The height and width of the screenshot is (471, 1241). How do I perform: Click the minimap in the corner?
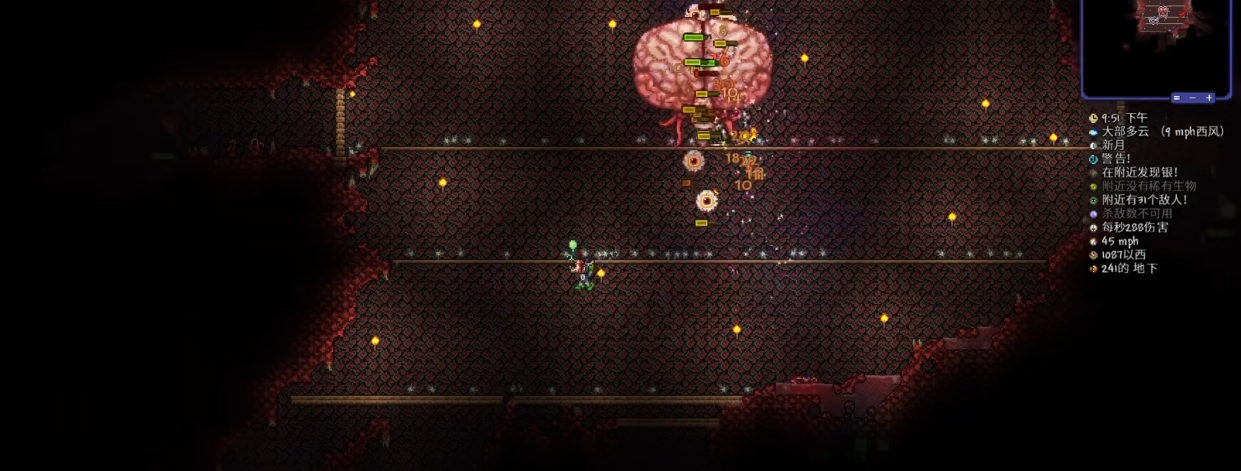point(1156,43)
